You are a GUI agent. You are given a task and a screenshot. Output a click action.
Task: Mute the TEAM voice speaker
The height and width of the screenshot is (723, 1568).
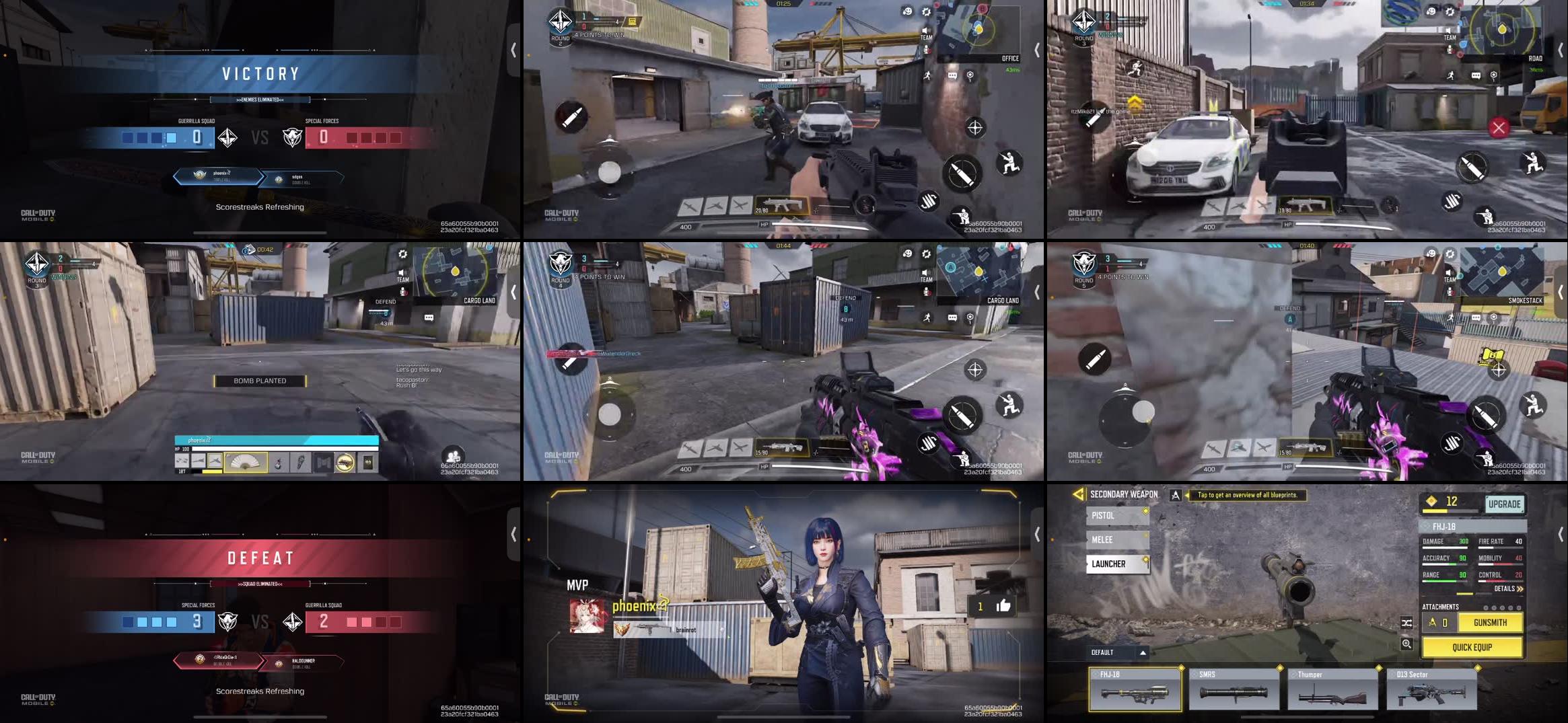click(x=927, y=30)
